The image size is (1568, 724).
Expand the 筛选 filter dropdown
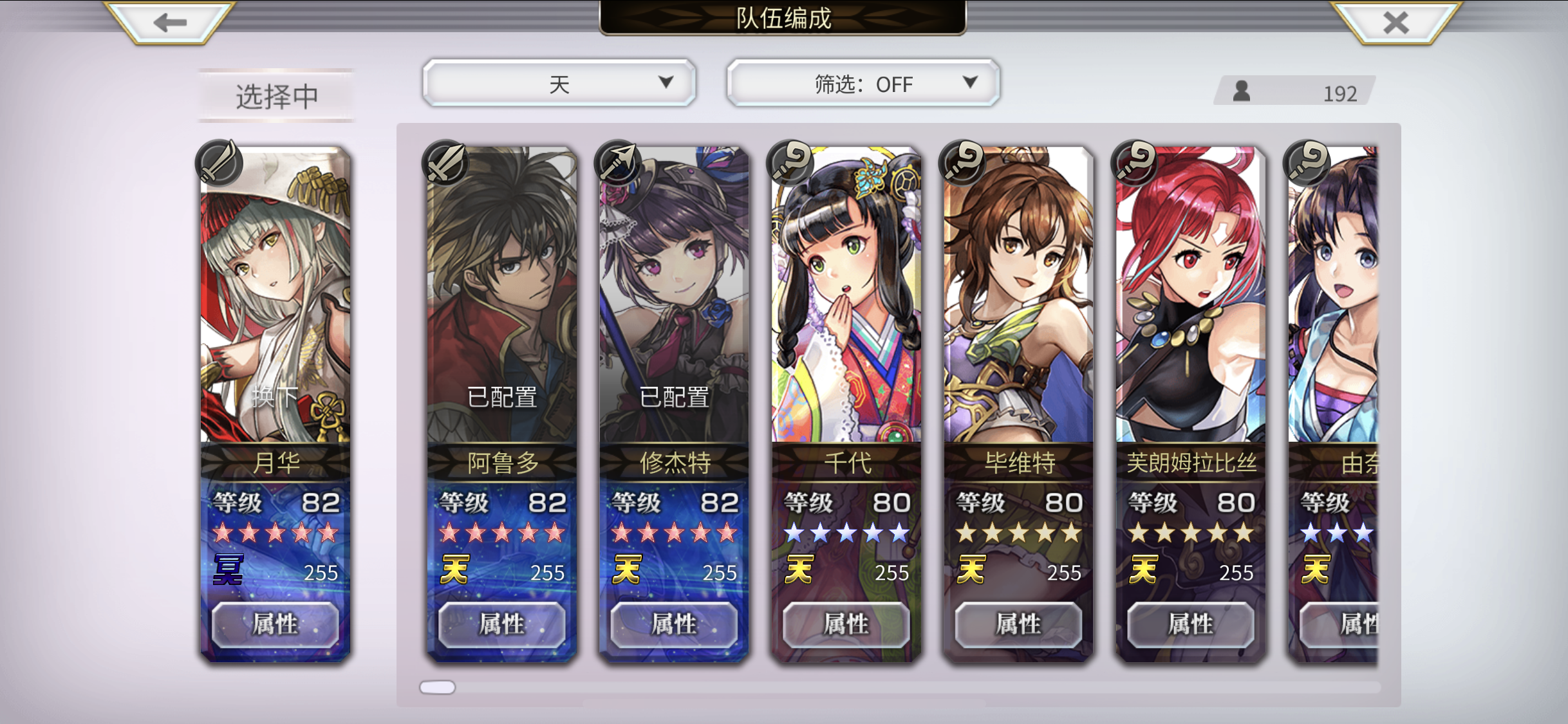(x=970, y=83)
